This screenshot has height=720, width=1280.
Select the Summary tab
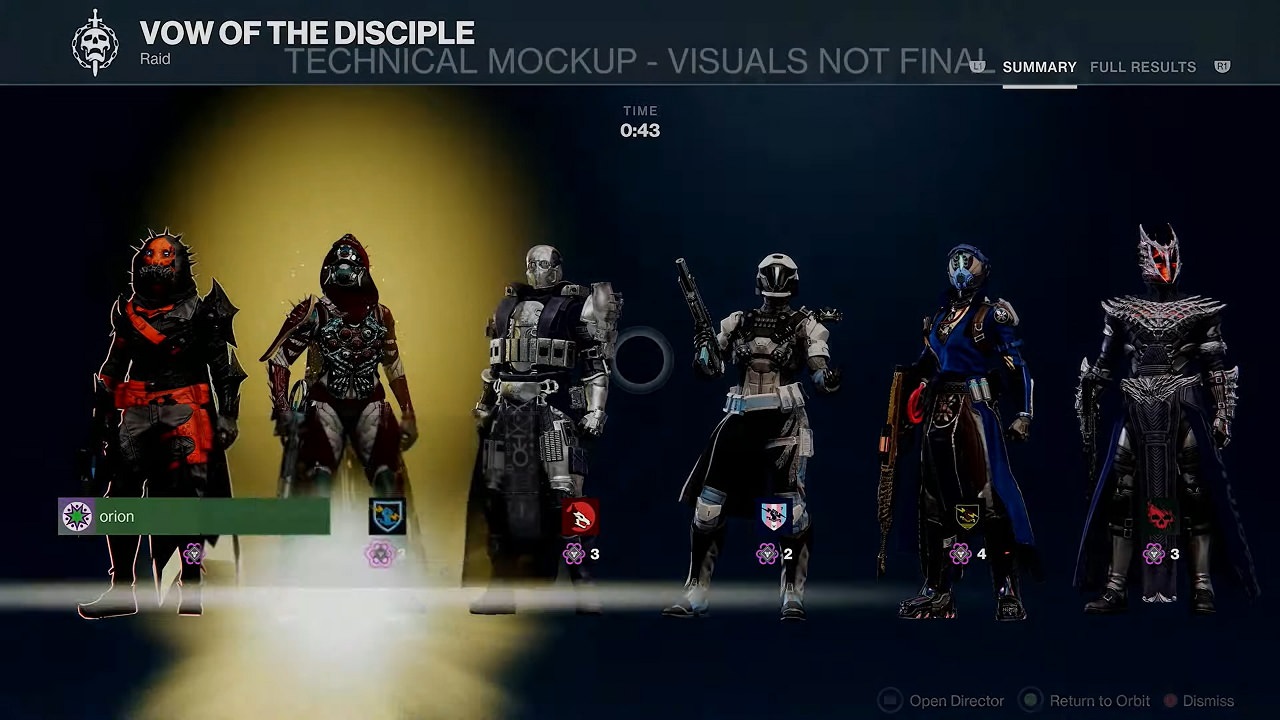tap(1039, 67)
